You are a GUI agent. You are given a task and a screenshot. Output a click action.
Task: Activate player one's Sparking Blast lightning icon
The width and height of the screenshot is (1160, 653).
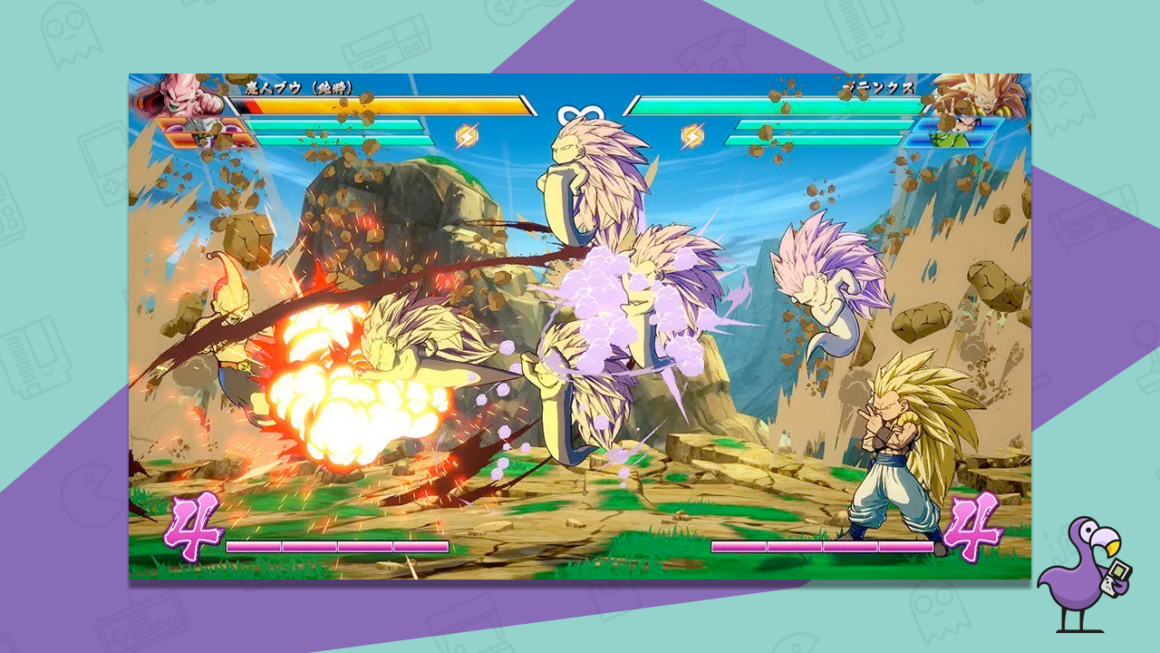tap(467, 135)
